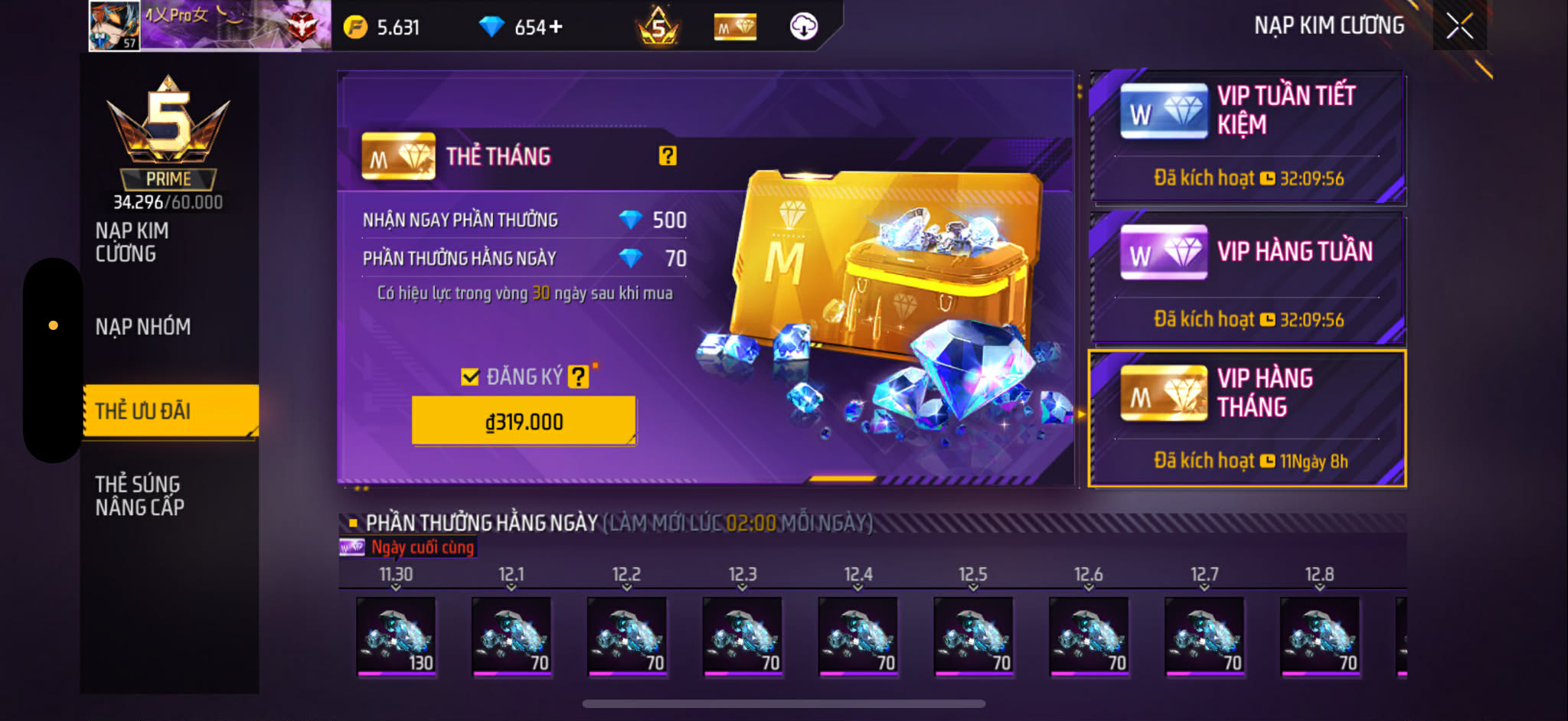The height and width of the screenshot is (721, 1568).
Task: Switch to Nạp Kim Cương tab
Action: [x=132, y=242]
